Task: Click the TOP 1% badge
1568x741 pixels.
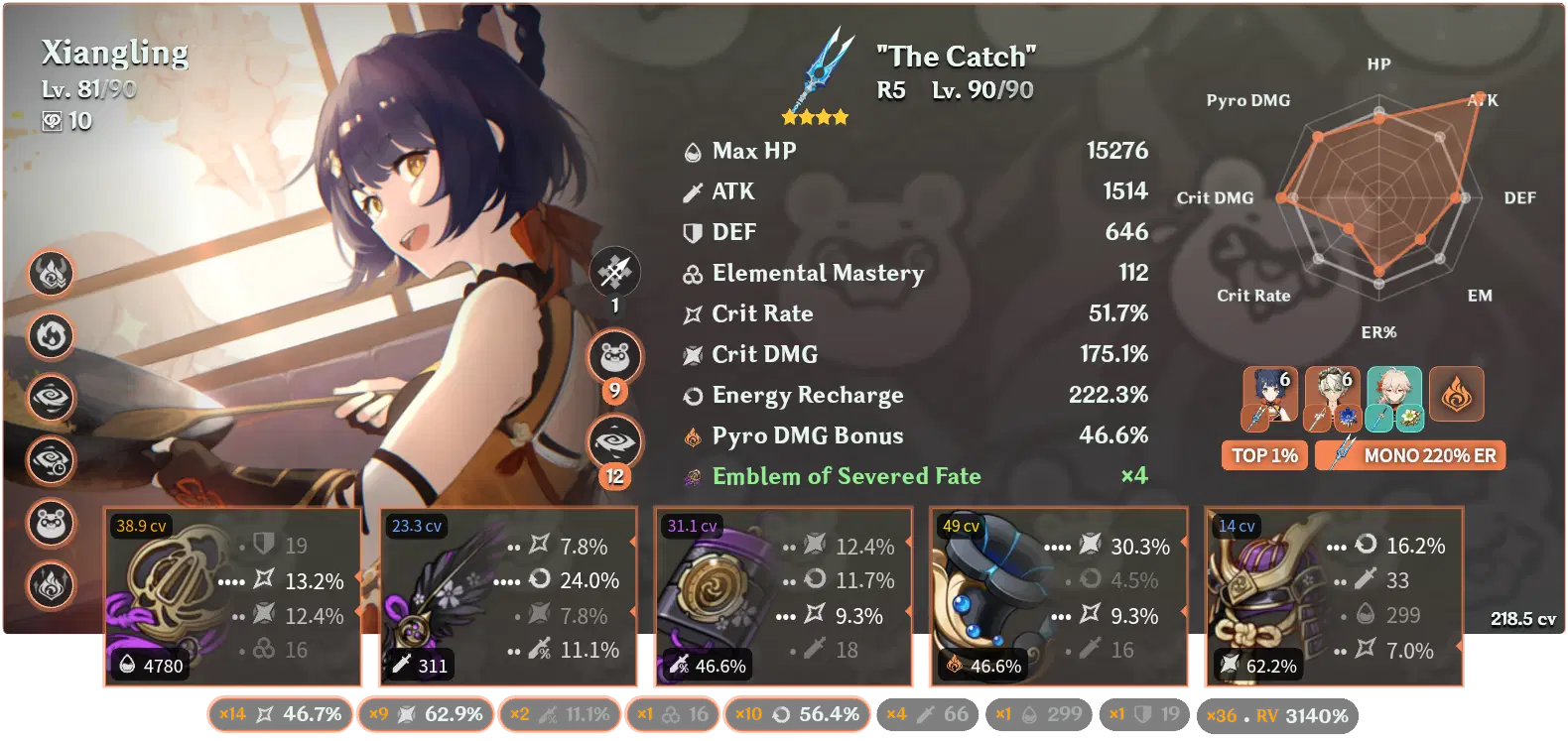Action: (1263, 456)
